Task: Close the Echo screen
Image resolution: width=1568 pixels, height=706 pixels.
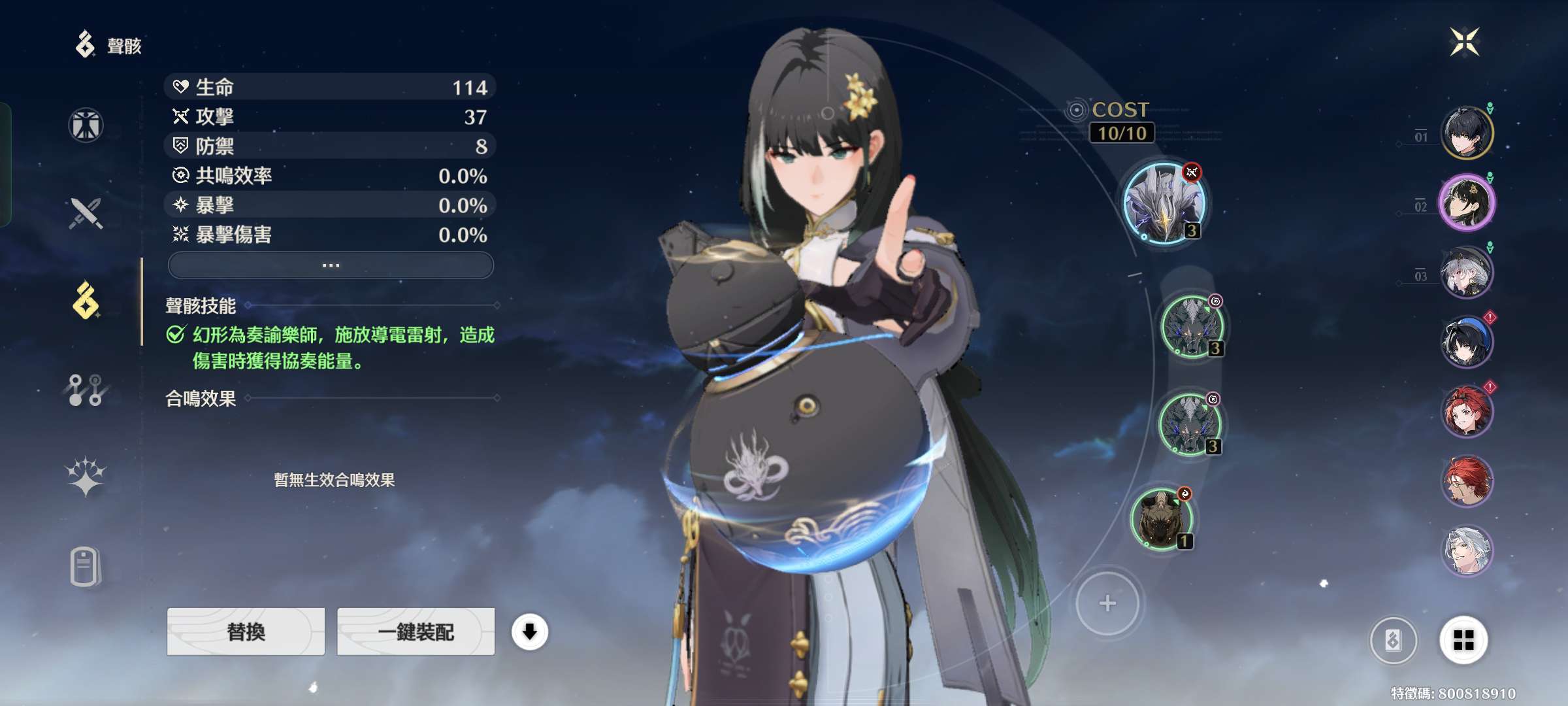Action: pyautogui.click(x=1464, y=42)
